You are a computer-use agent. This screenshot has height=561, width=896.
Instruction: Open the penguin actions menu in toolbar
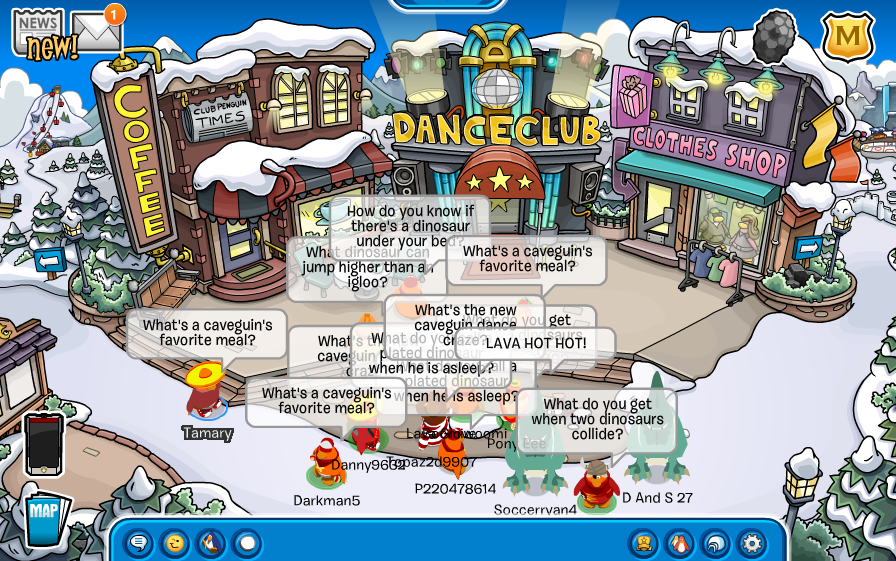coord(211,543)
